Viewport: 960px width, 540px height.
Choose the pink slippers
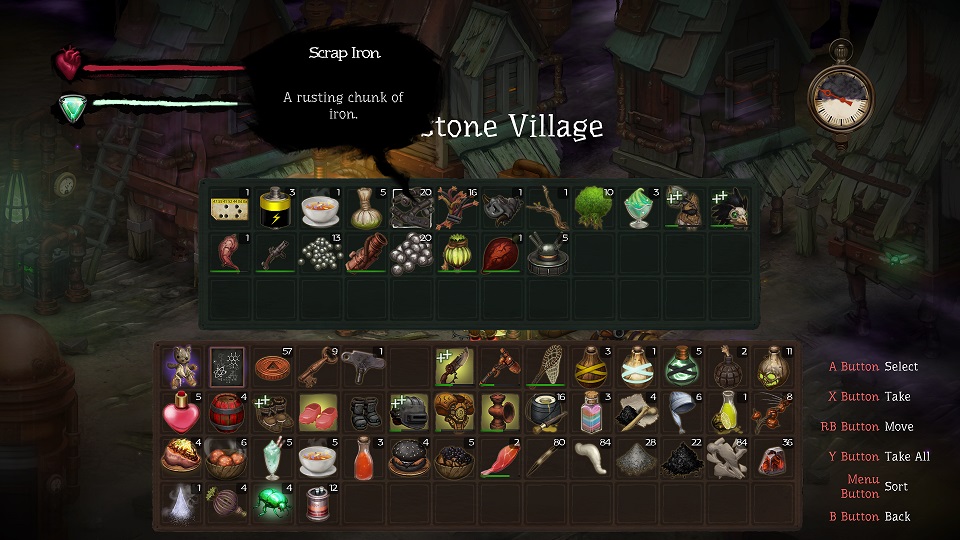[x=318, y=412]
